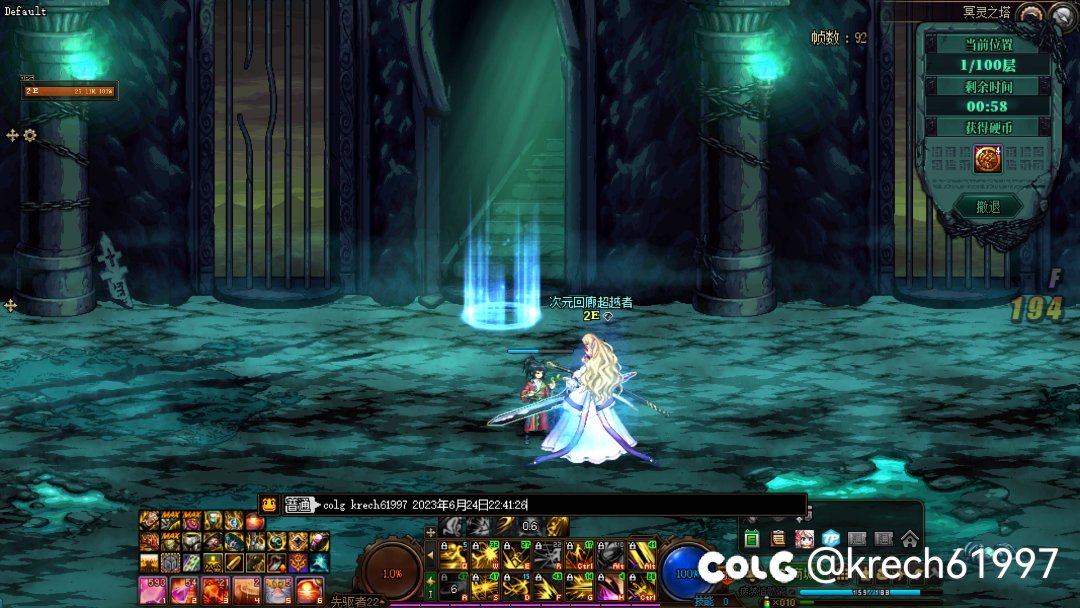Viewport: 1080px width, 608px height.
Task: Open the pink-haired girl avatar icon
Action: [804, 539]
